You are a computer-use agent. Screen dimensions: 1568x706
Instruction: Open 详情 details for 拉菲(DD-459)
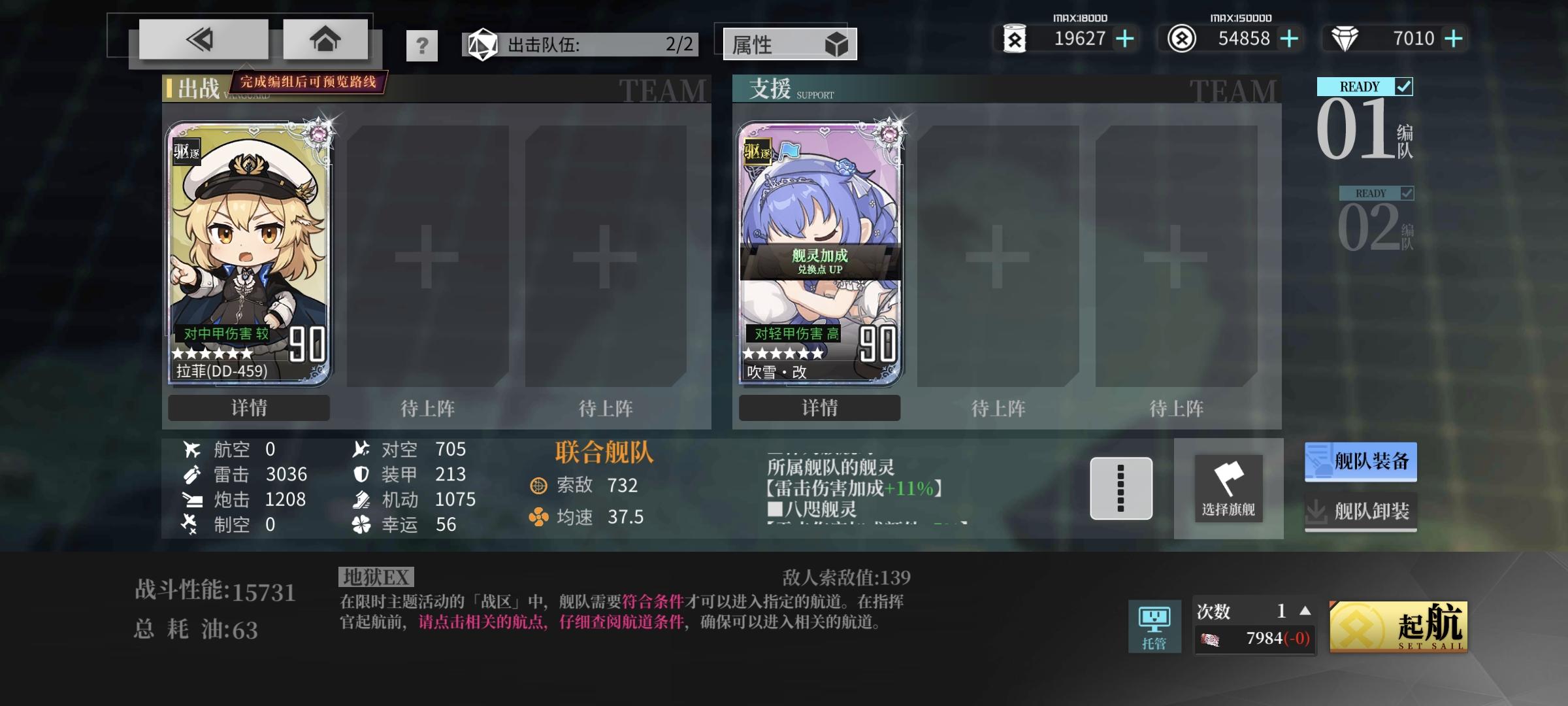tap(248, 408)
